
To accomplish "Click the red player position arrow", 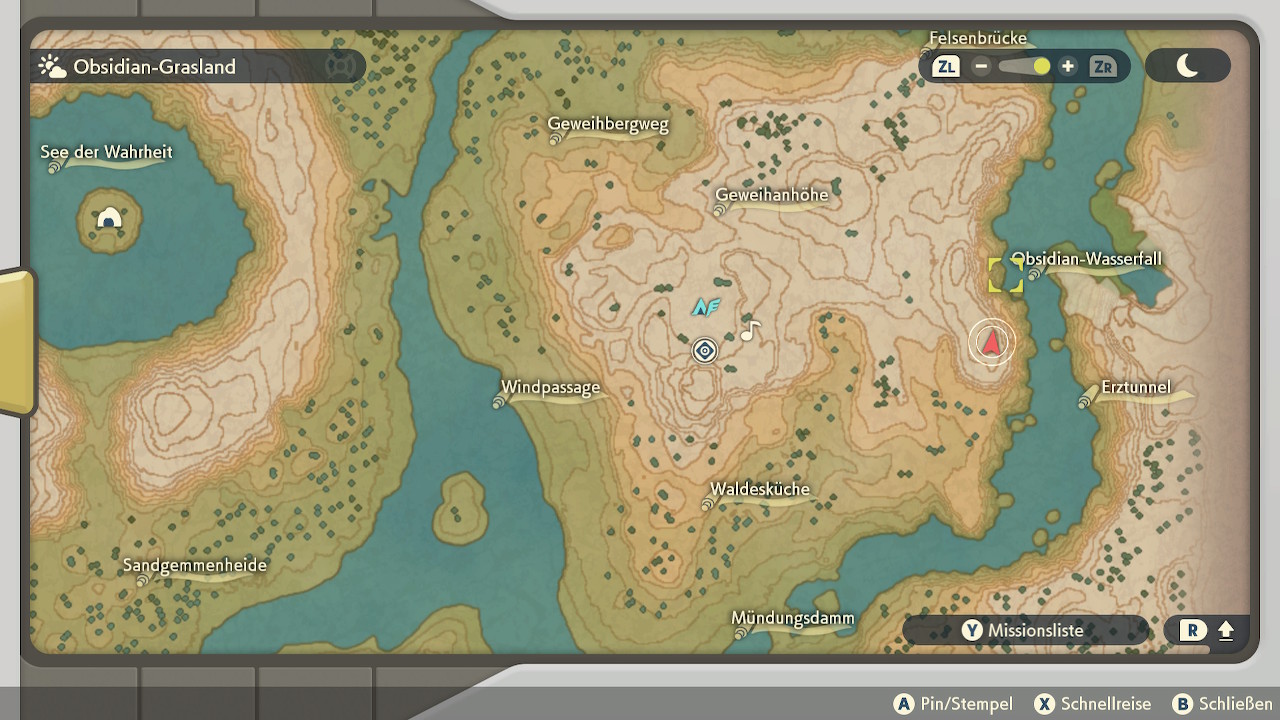I will point(991,343).
